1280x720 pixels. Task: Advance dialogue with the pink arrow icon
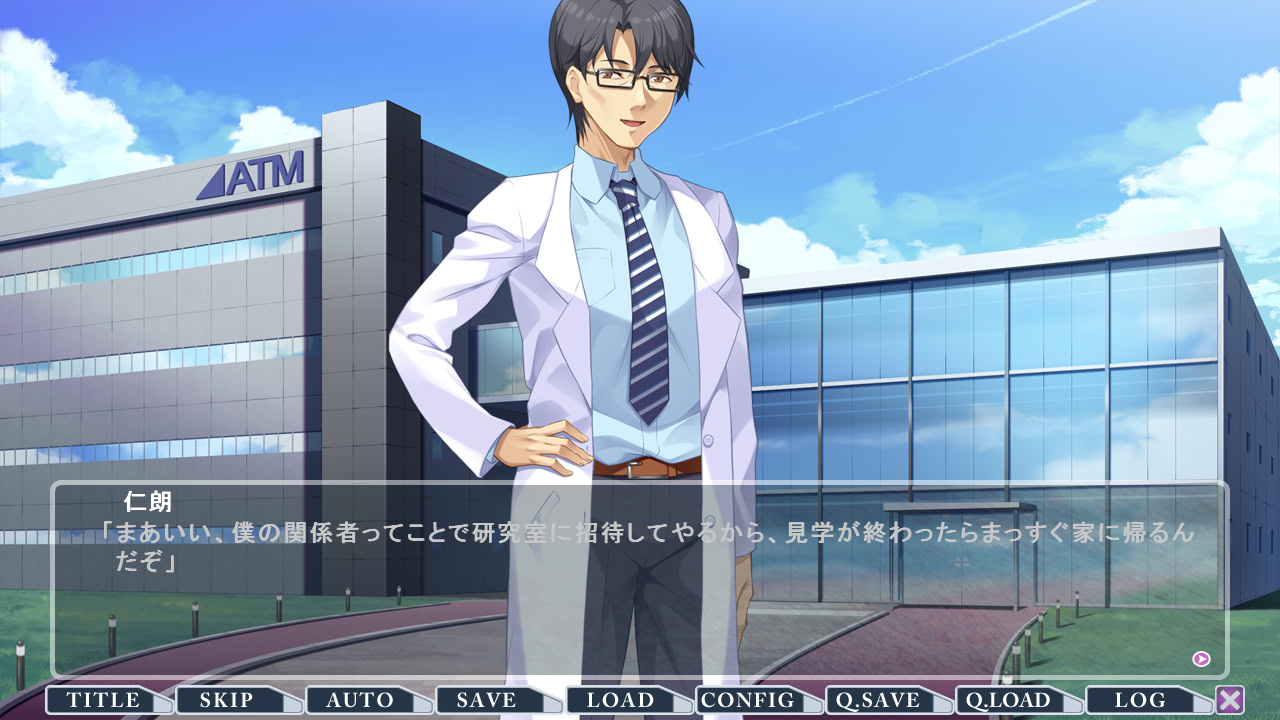[1202, 659]
